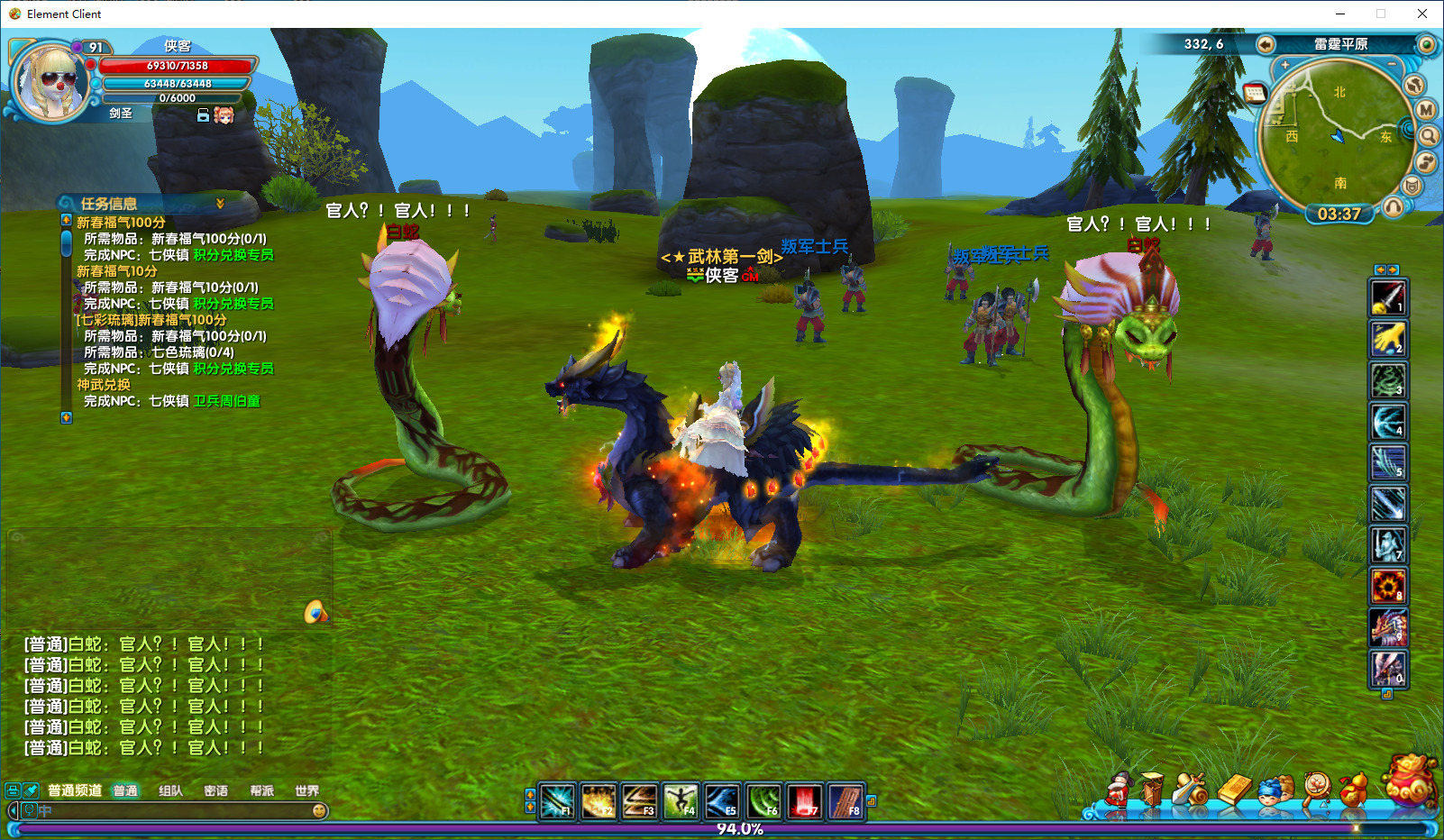
Task: Activate the F1 skill slot
Action: [557, 800]
